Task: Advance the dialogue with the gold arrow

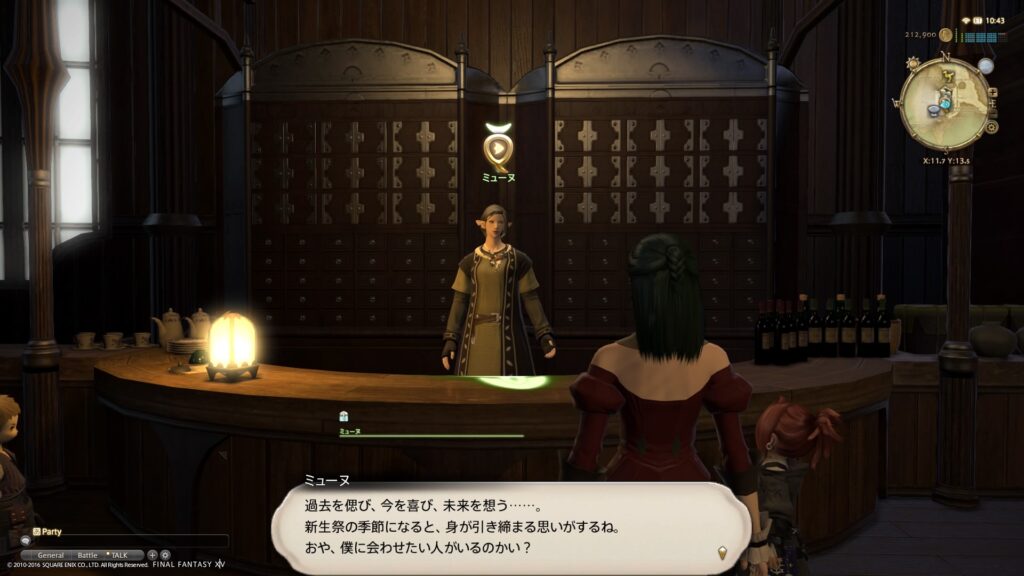Action: 721,551
